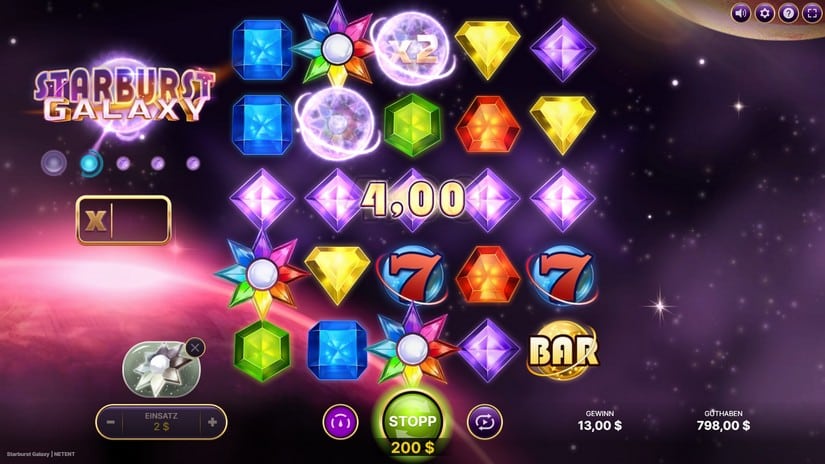
Task: Show the help question mark page
Action: [x=788, y=13]
